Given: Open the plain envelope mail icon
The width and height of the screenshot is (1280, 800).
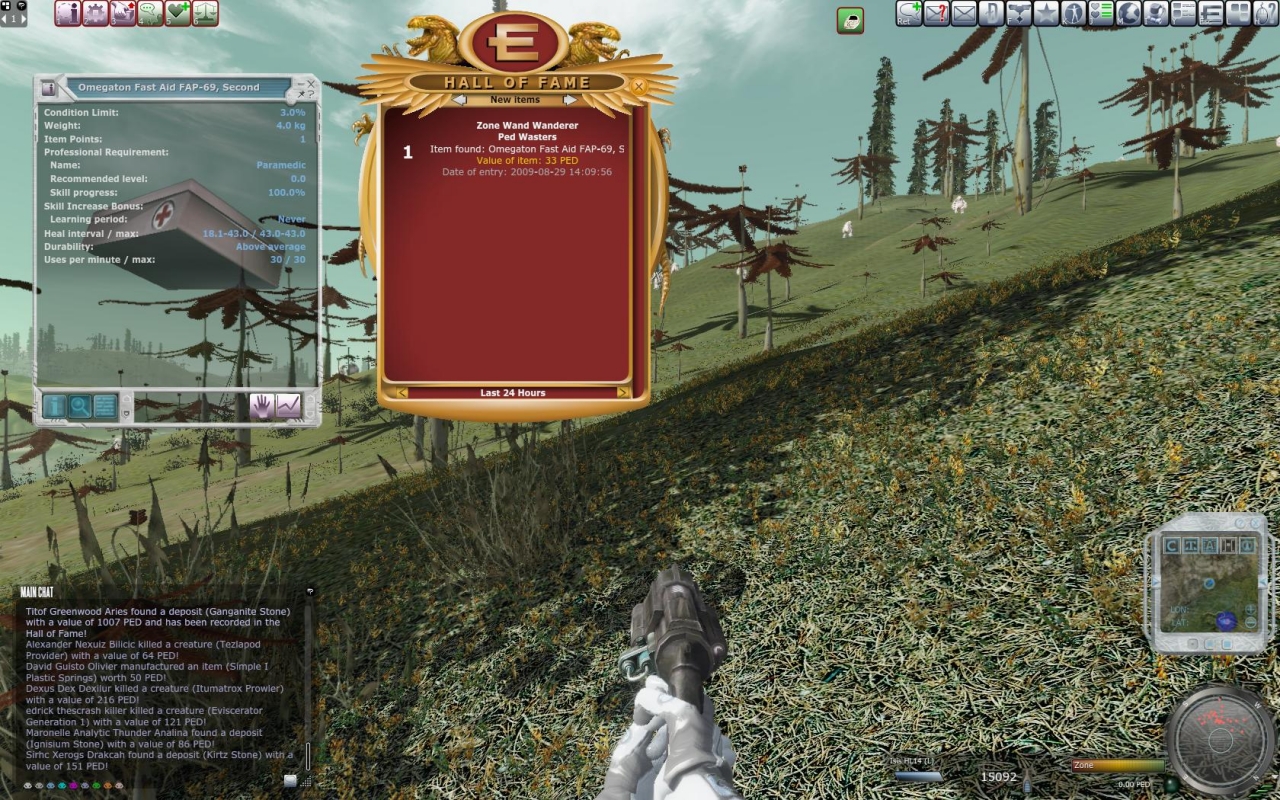Looking at the screenshot, I should [x=964, y=13].
